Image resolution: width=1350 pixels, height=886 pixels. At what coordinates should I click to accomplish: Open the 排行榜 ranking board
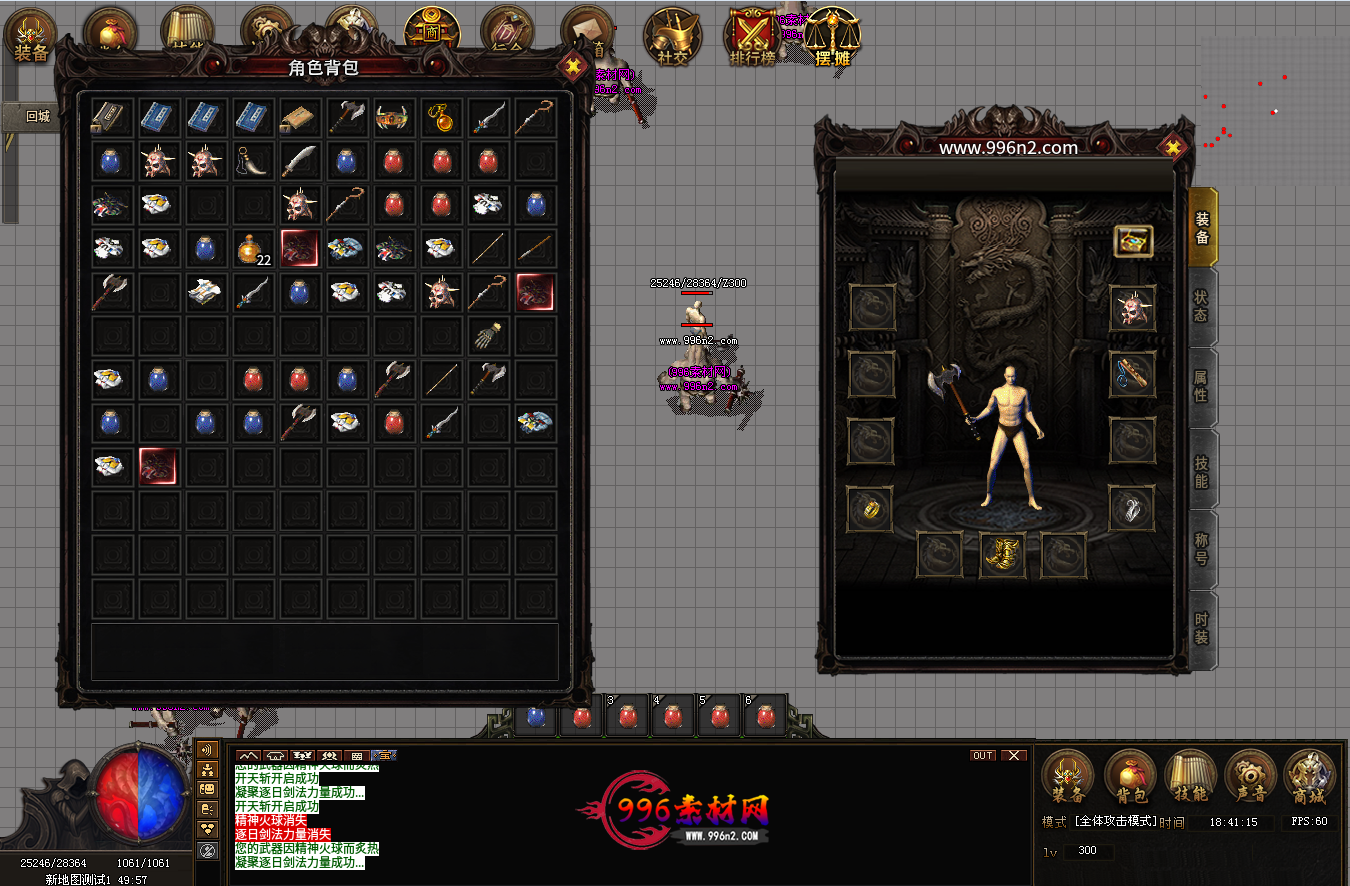click(x=753, y=38)
